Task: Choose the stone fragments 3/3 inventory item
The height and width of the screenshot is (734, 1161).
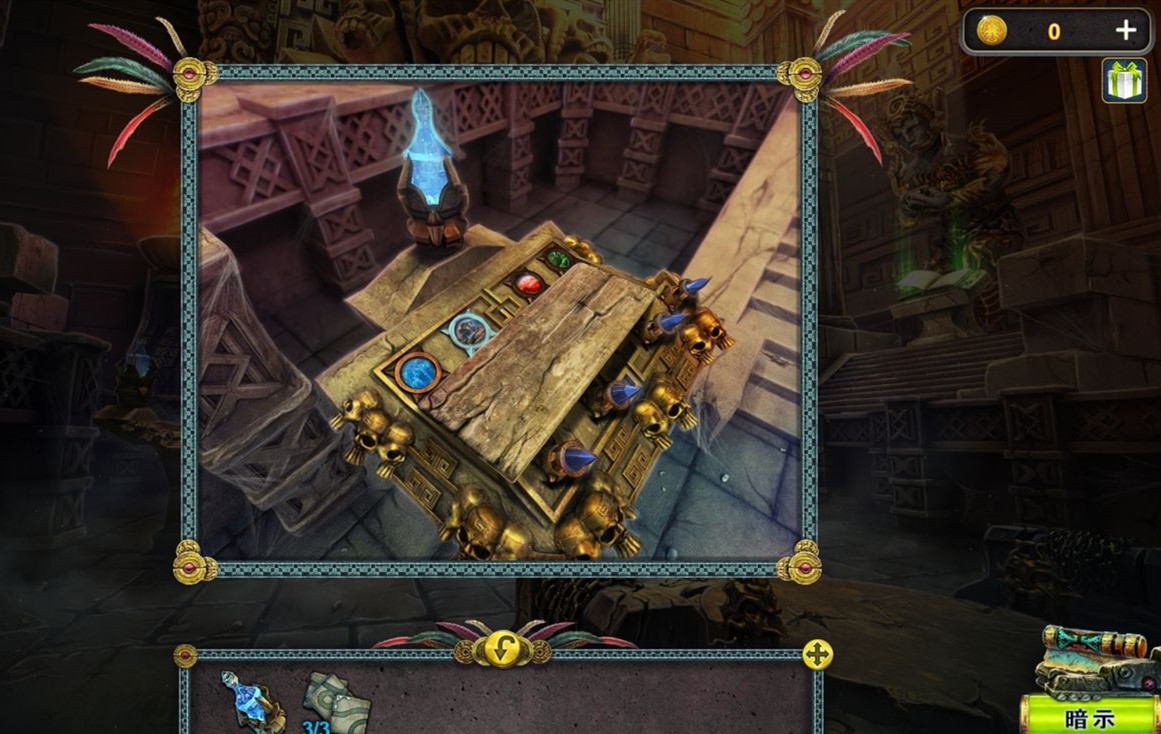Action: point(335,703)
